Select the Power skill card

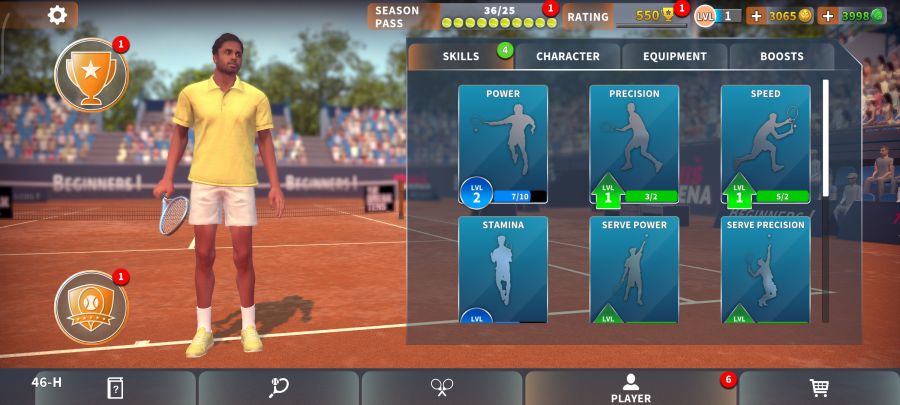coord(503,144)
